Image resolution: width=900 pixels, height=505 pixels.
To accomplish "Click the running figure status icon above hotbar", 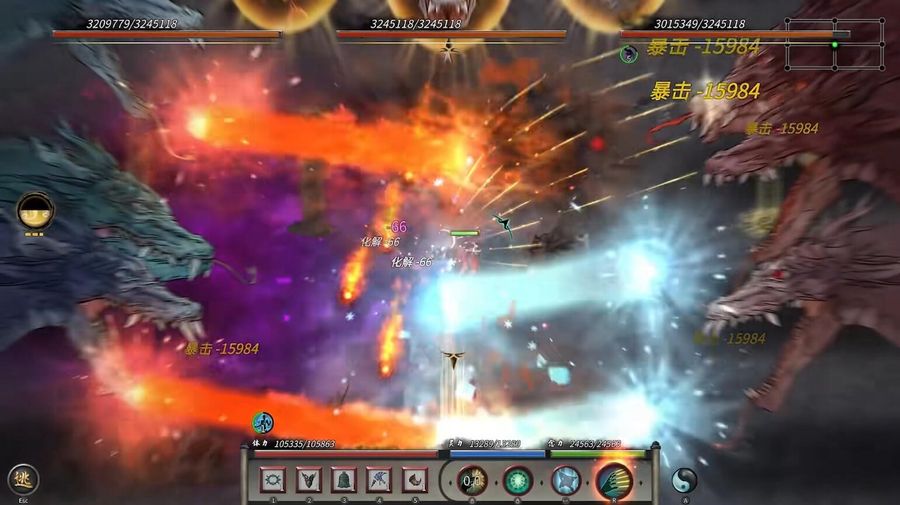I will (x=262, y=422).
